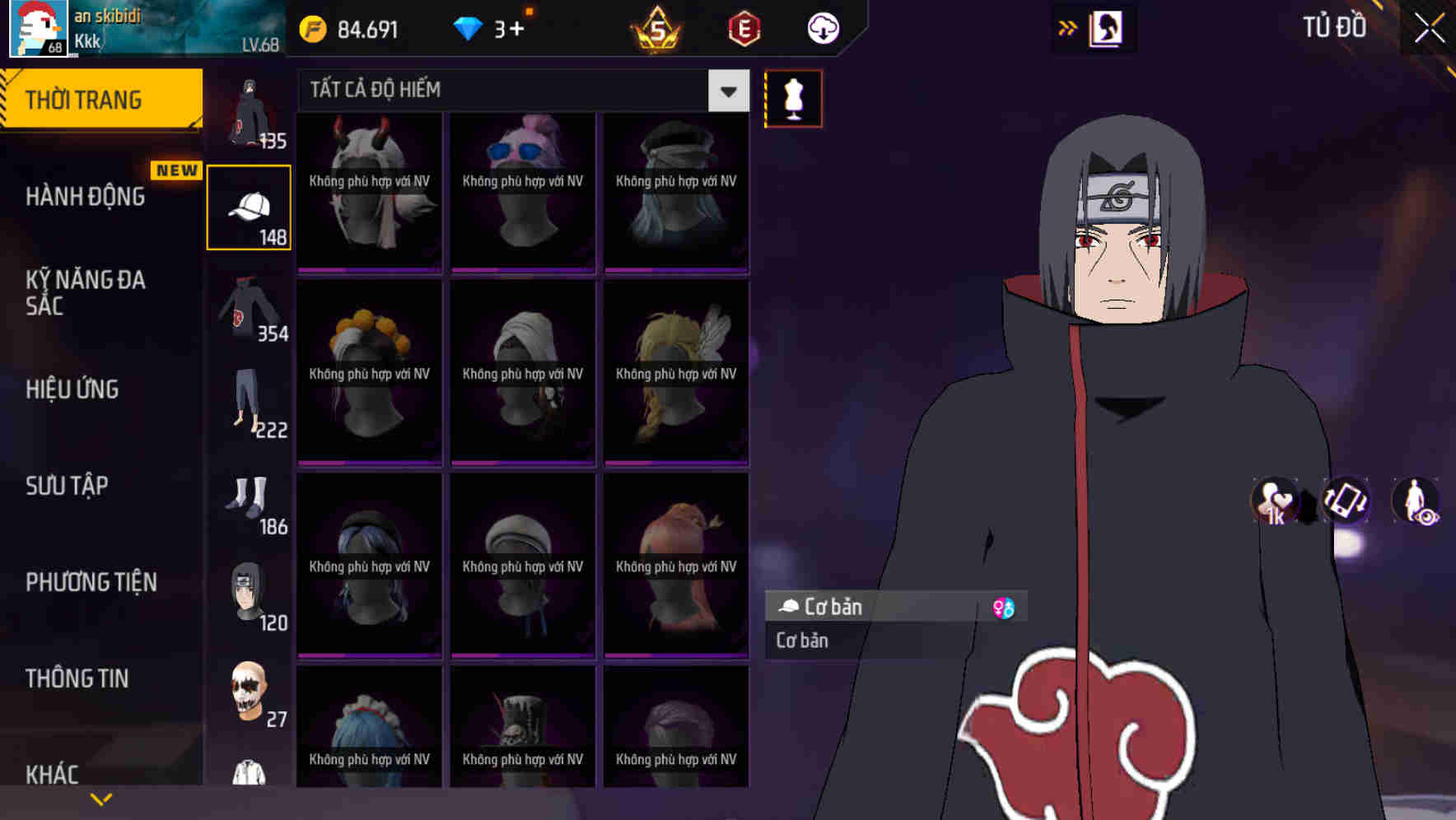Open the SƯU TẬP section
Viewport: 1456px width, 820px height.
point(68,486)
